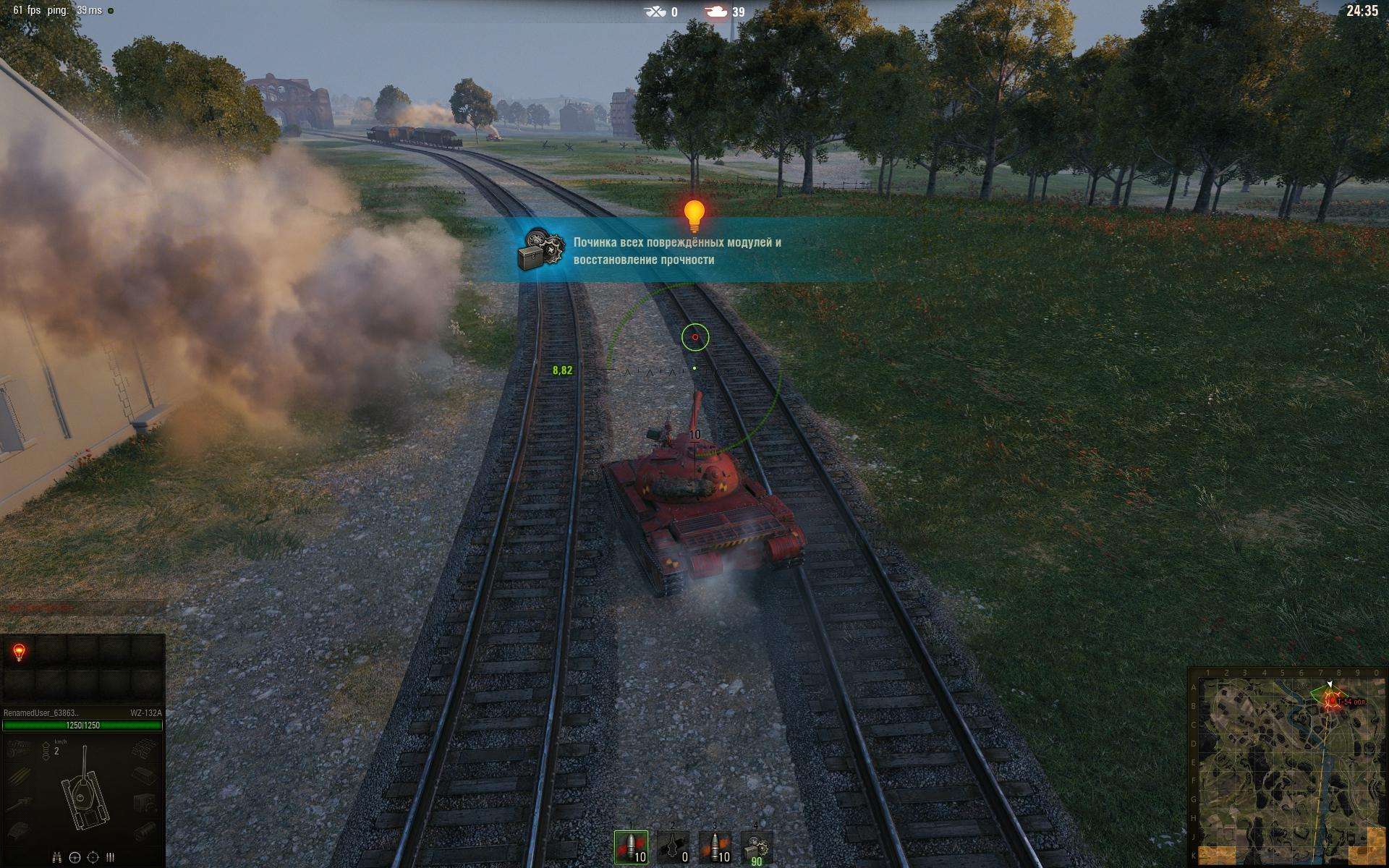The height and width of the screenshot is (868, 1389).
Task: Choose the orange-tipped shell in slot three
Action: pyautogui.click(x=715, y=846)
